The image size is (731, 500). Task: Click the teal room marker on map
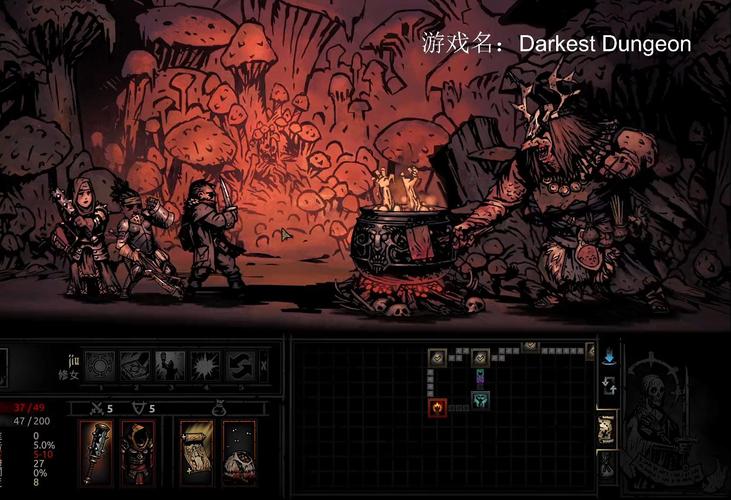coord(480,399)
